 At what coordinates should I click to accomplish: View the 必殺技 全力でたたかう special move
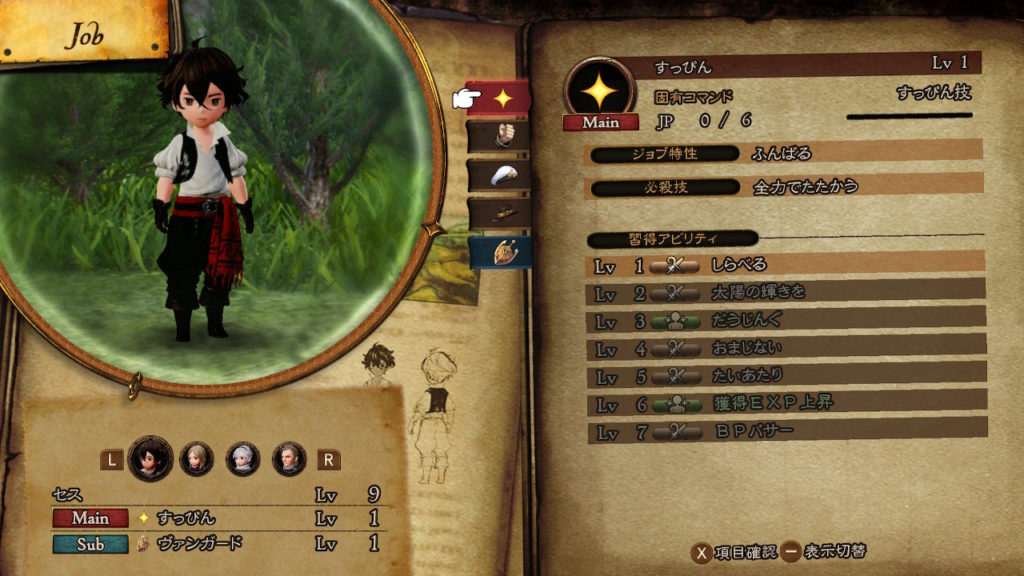click(785, 187)
